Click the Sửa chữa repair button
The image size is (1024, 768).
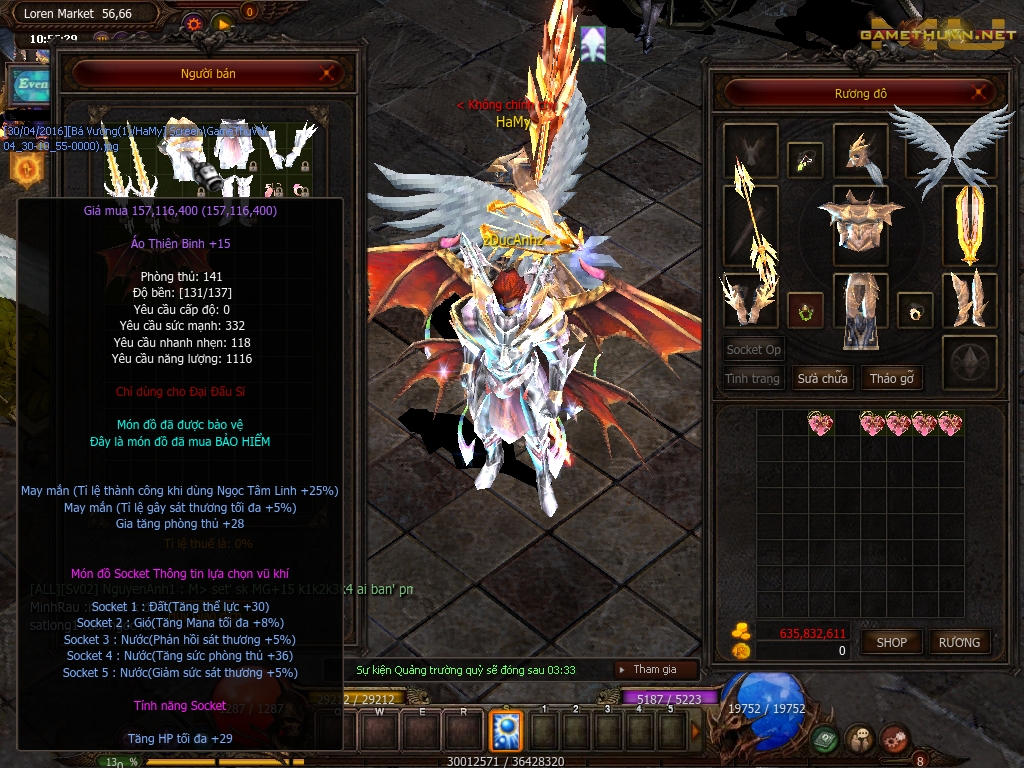click(822, 379)
